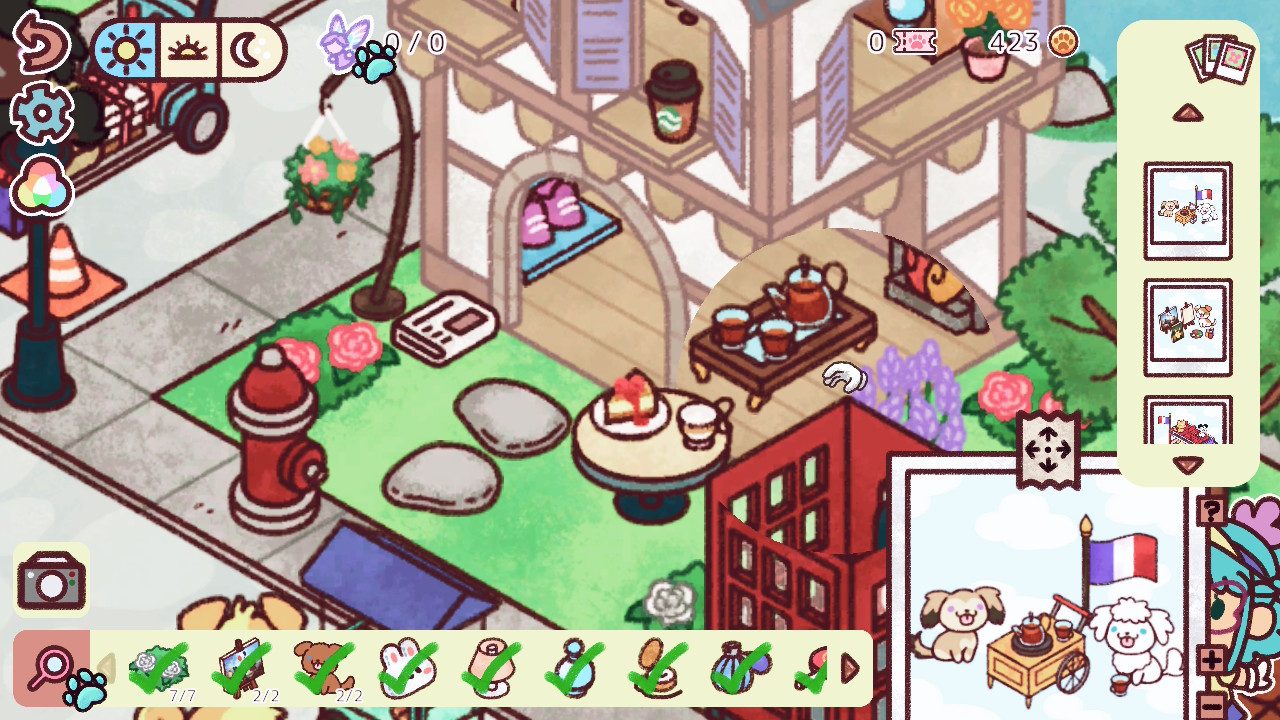The height and width of the screenshot is (720, 1280).
Task: Select the white flowers bush item
Action: [x=160, y=664]
